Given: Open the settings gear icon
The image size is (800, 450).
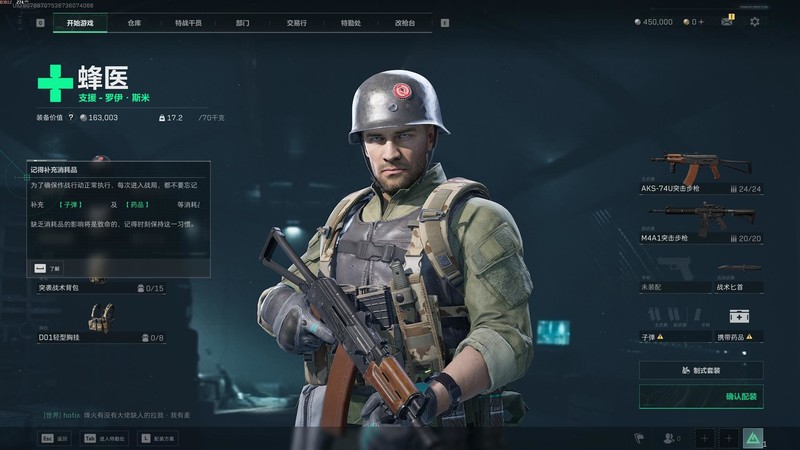Looking at the screenshot, I should (754, 21).
